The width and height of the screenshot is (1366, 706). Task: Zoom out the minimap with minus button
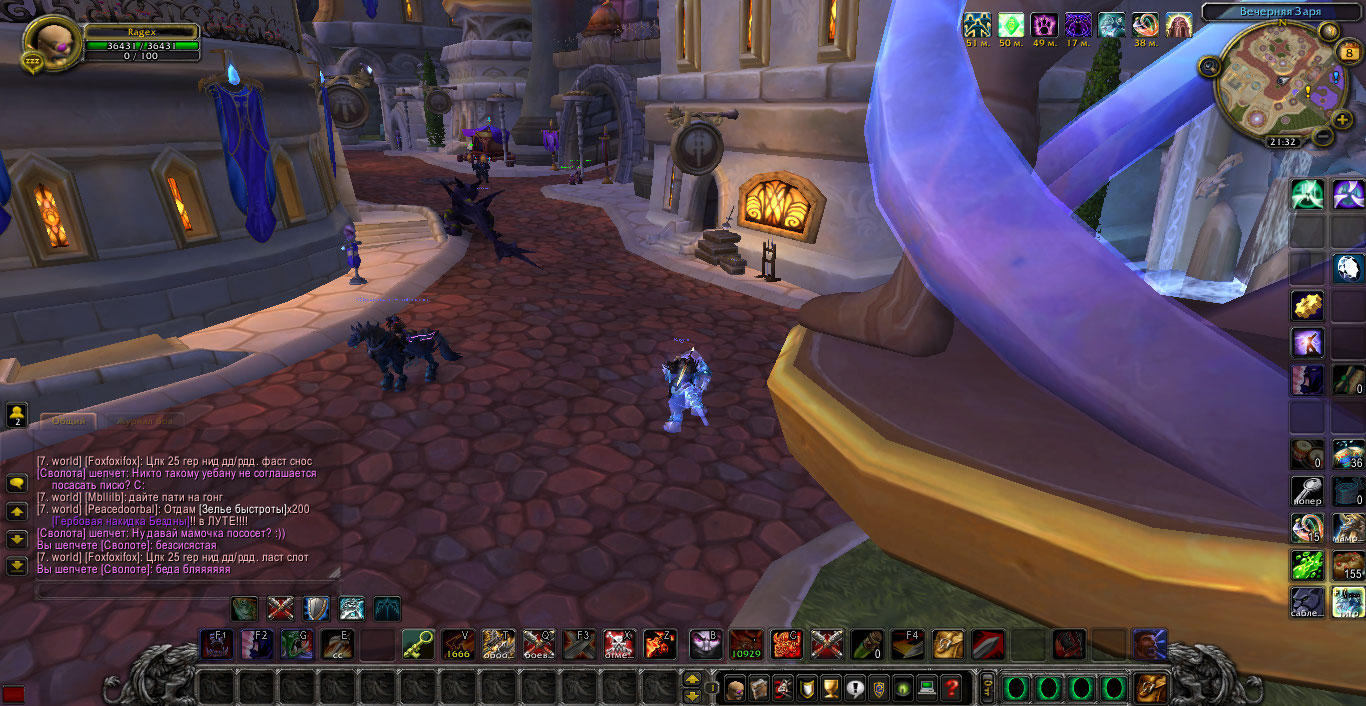[1323, 137]
